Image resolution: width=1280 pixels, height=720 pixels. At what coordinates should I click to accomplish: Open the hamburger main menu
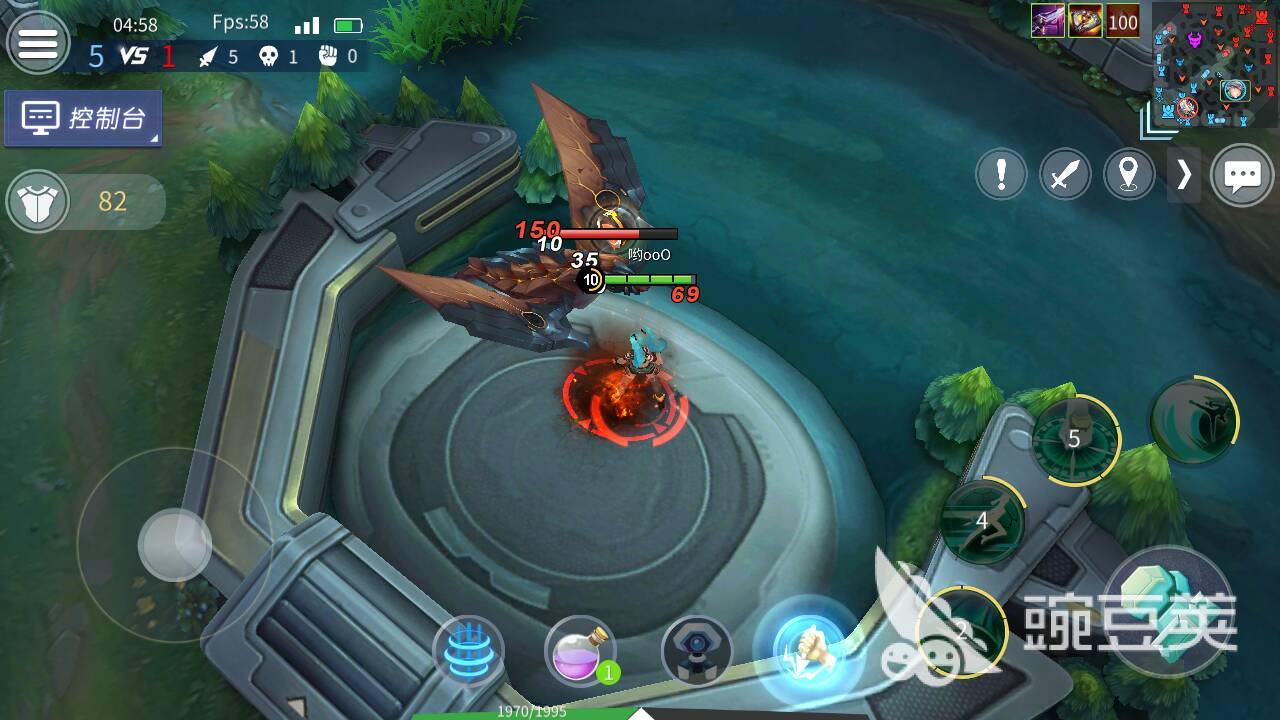click(38, 43)
